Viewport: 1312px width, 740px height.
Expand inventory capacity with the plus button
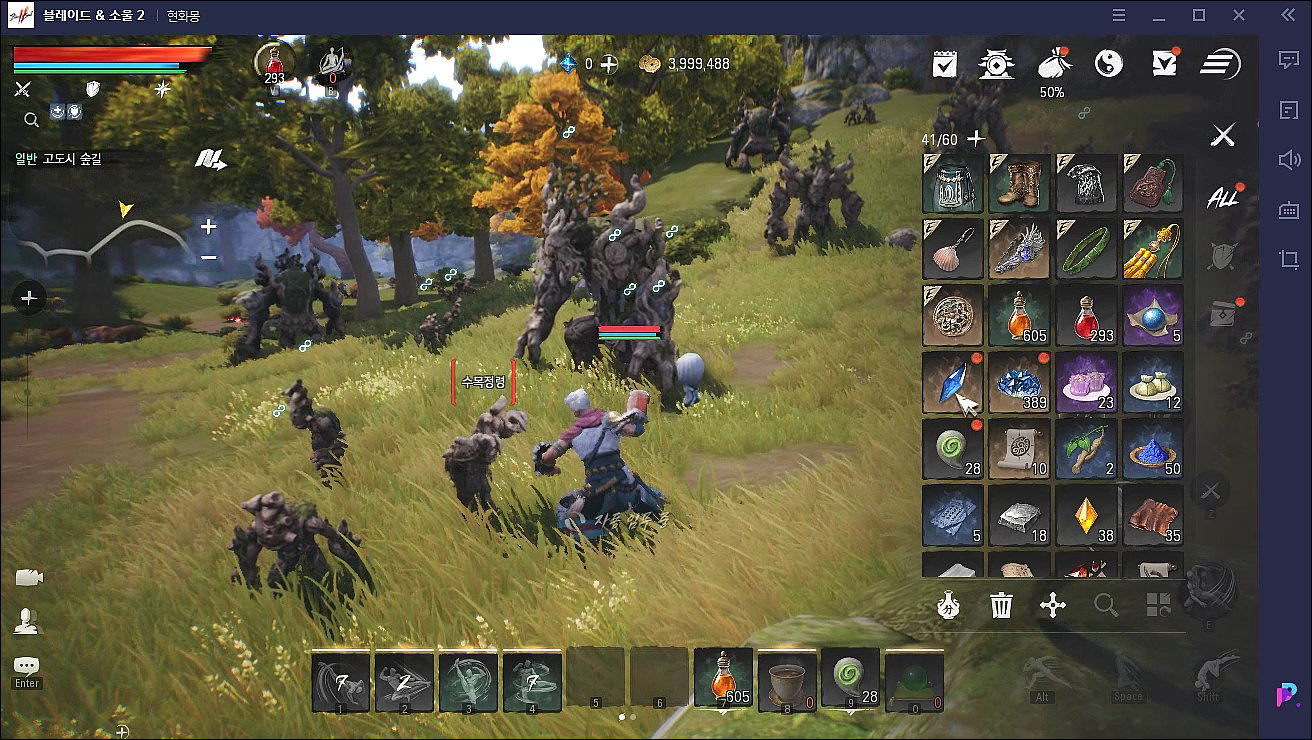tap(976, 139)
